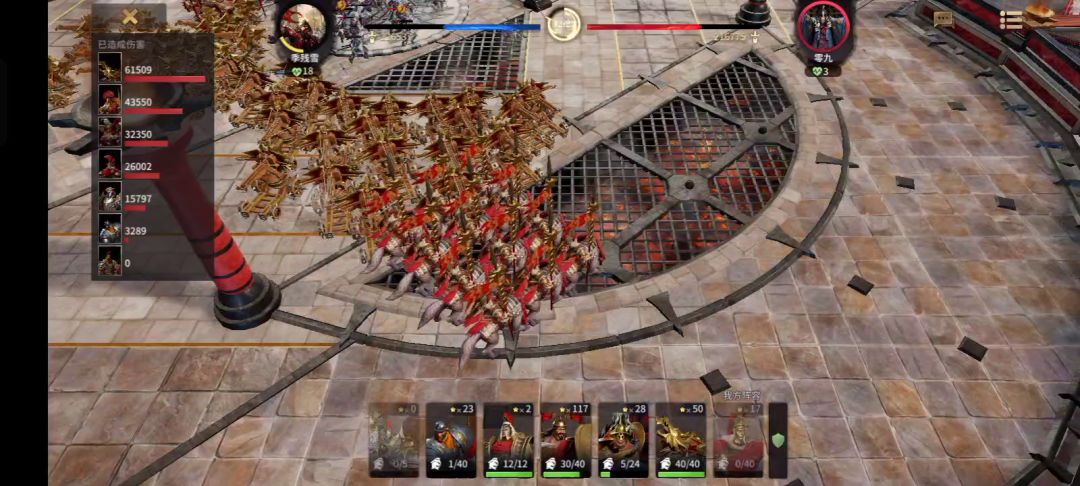Open the chat speech bubble

coord(943,19)
